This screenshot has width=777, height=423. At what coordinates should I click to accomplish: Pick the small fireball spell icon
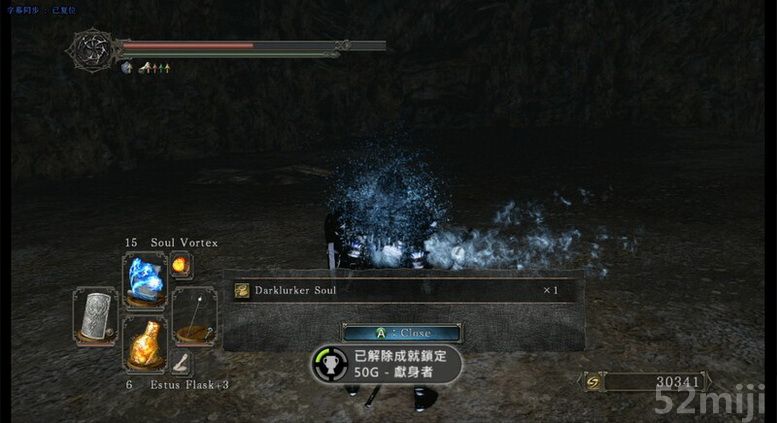[x=180, y=266]
